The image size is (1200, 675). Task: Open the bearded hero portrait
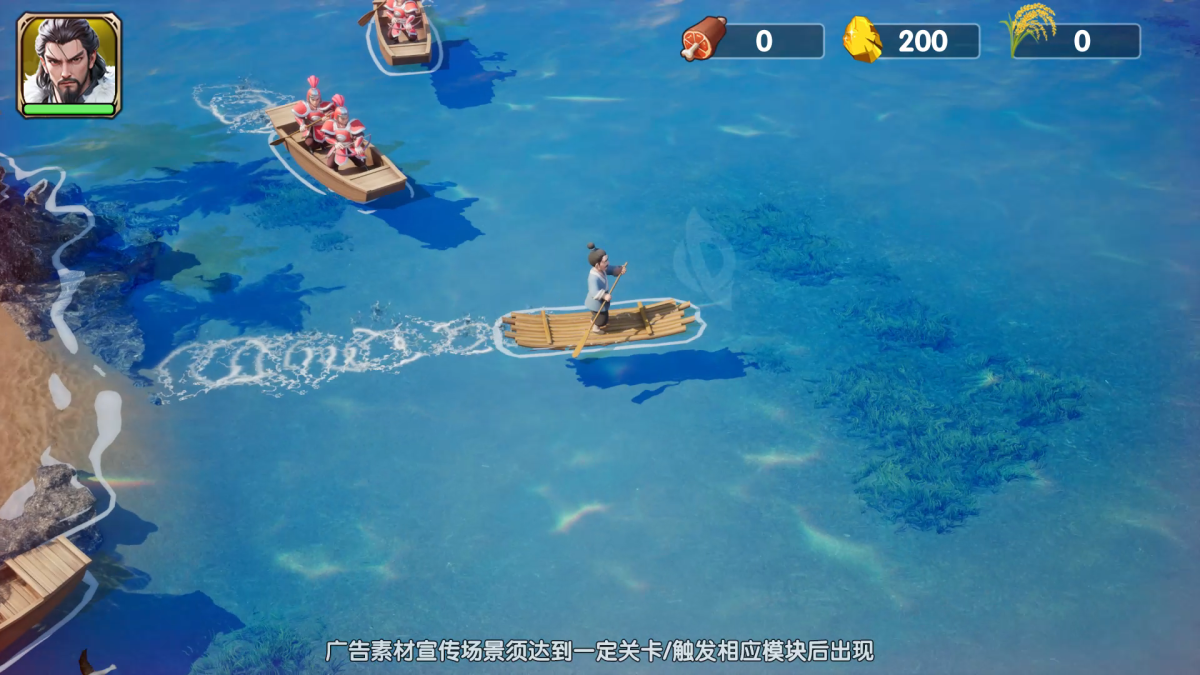(x=69, y=62)
